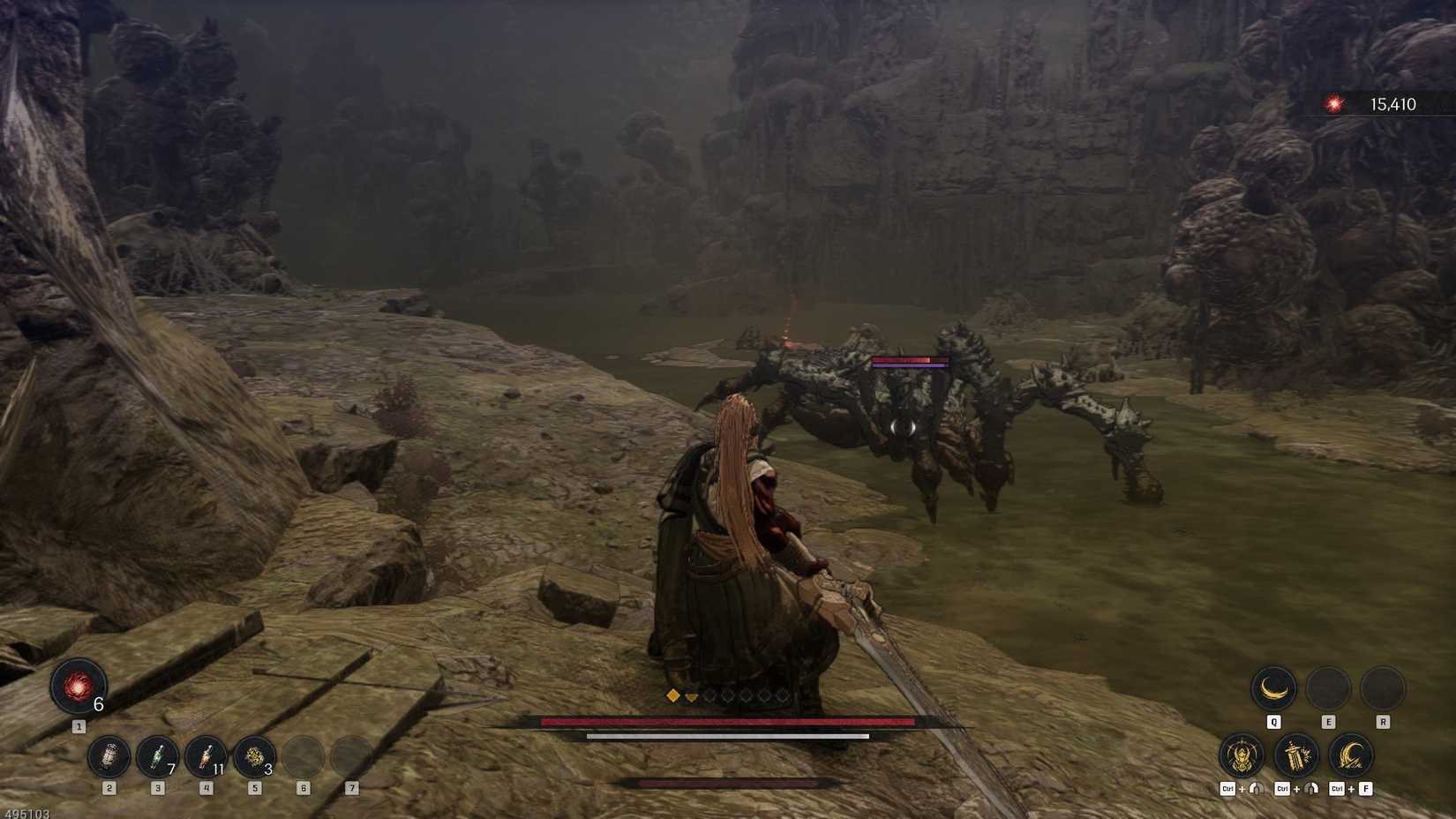Click the hollow diamond pip next to filled charges
The image size is (1456, 819).
tap(712, 697)
